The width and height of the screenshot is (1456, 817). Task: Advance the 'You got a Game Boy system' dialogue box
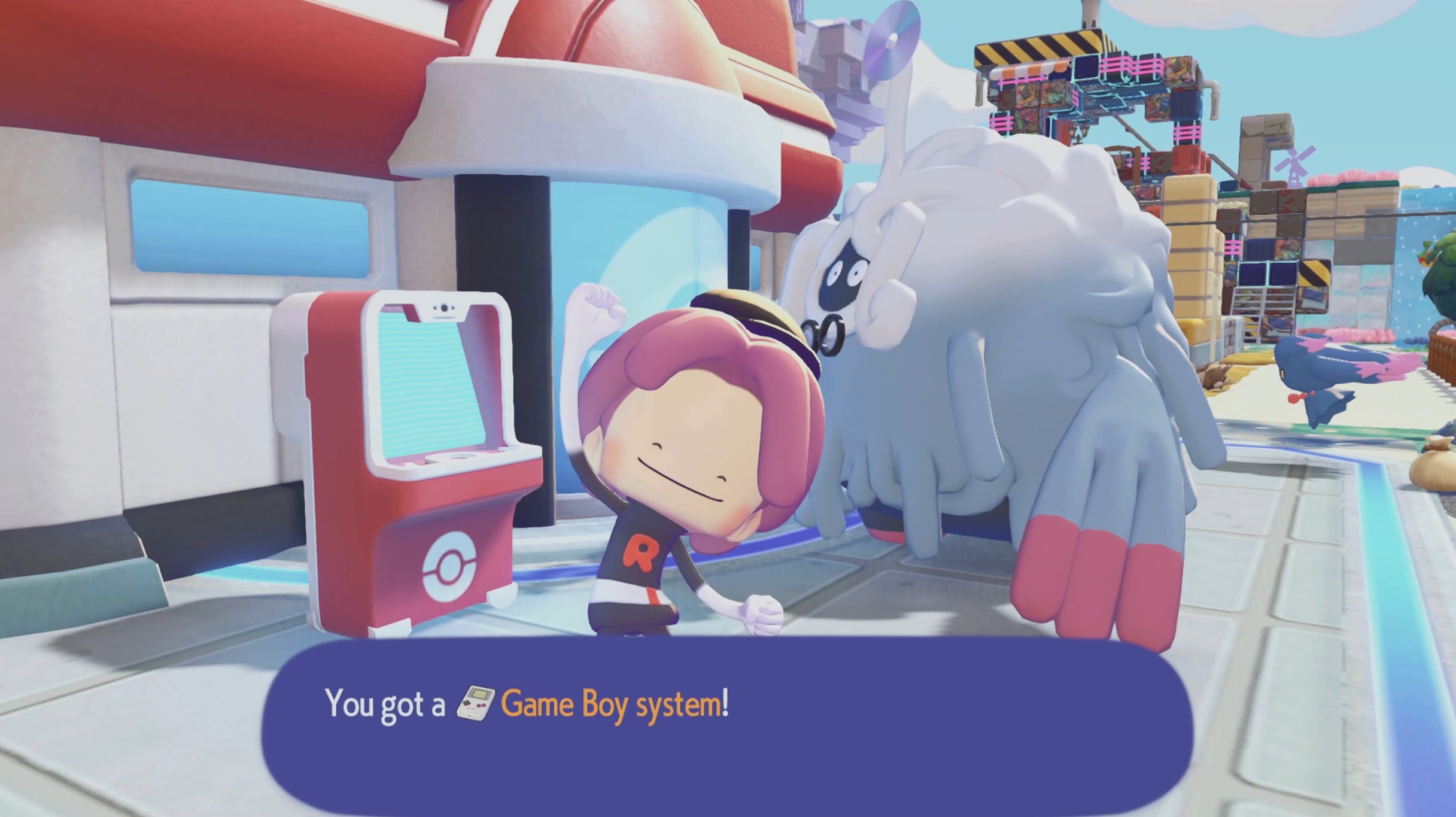point(727,724)
